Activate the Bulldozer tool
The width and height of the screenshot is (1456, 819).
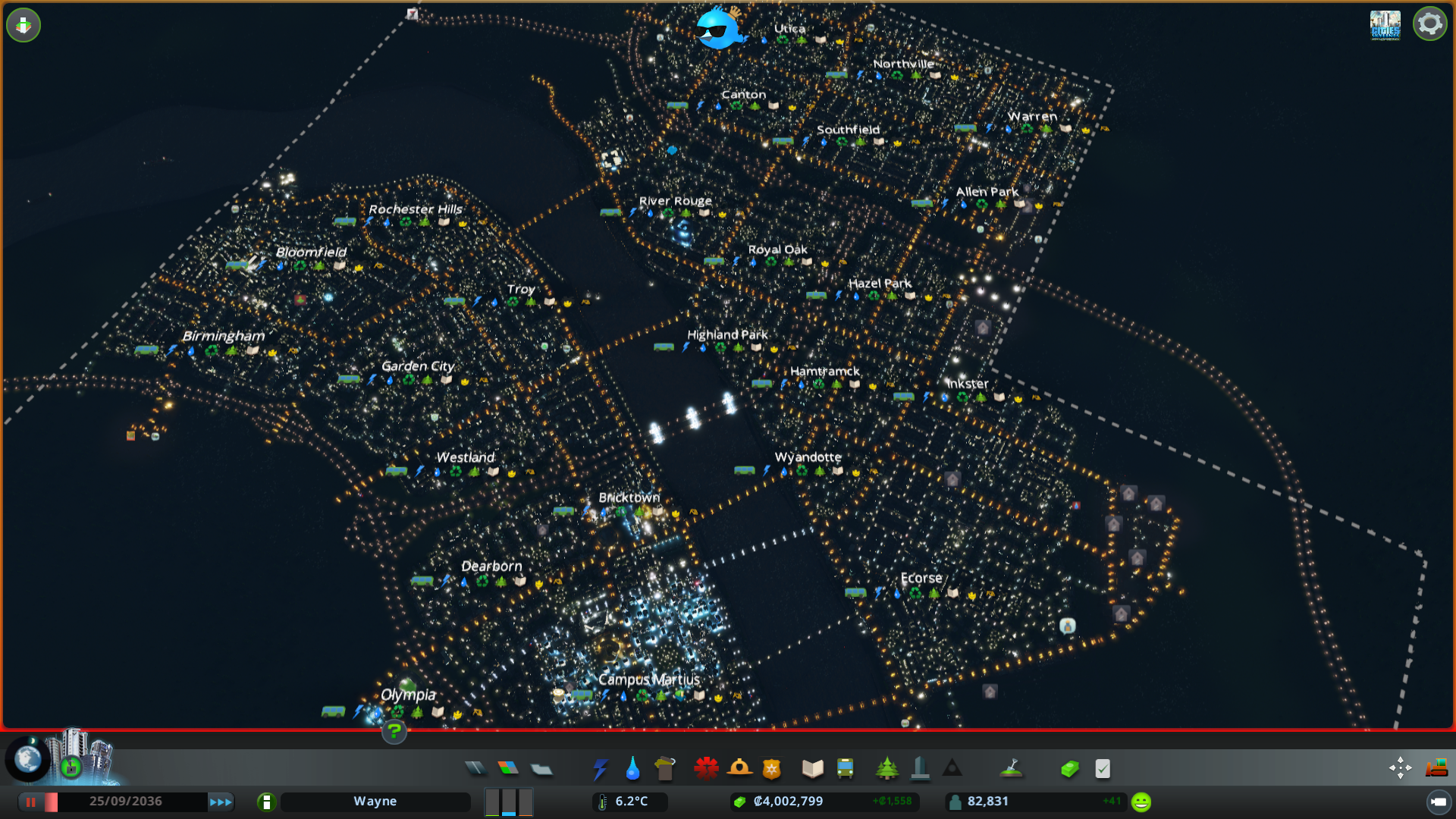click(1437, 767)
